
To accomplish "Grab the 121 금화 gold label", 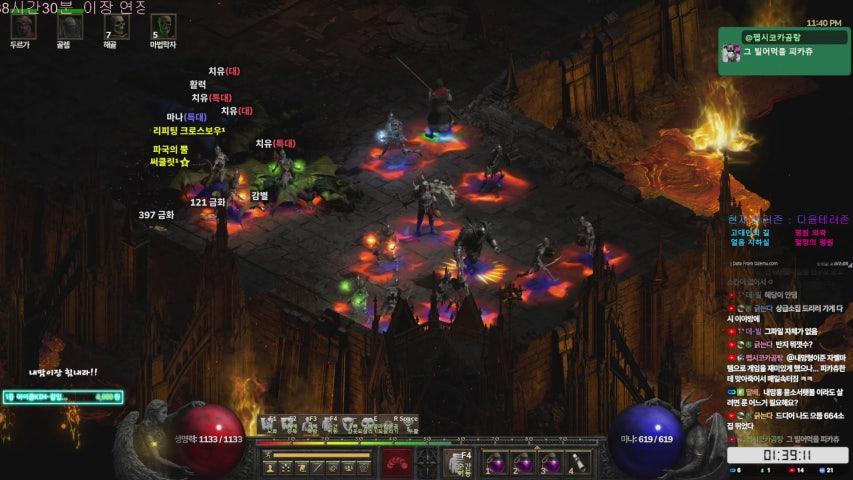I will pyautogui.click(x=208, y=202).
